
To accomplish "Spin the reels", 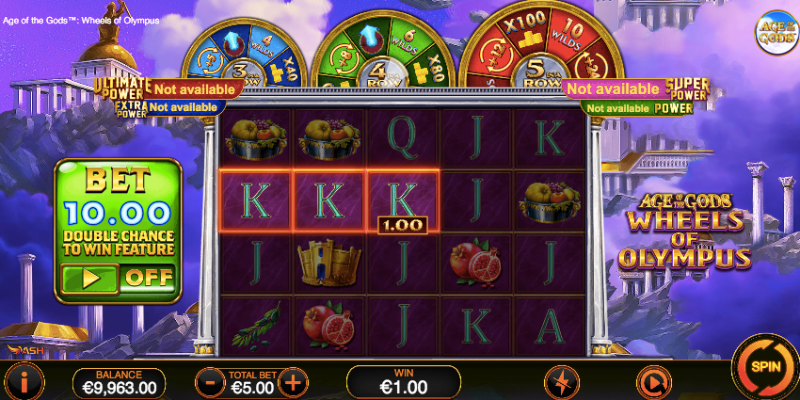I will pos(764,366).
